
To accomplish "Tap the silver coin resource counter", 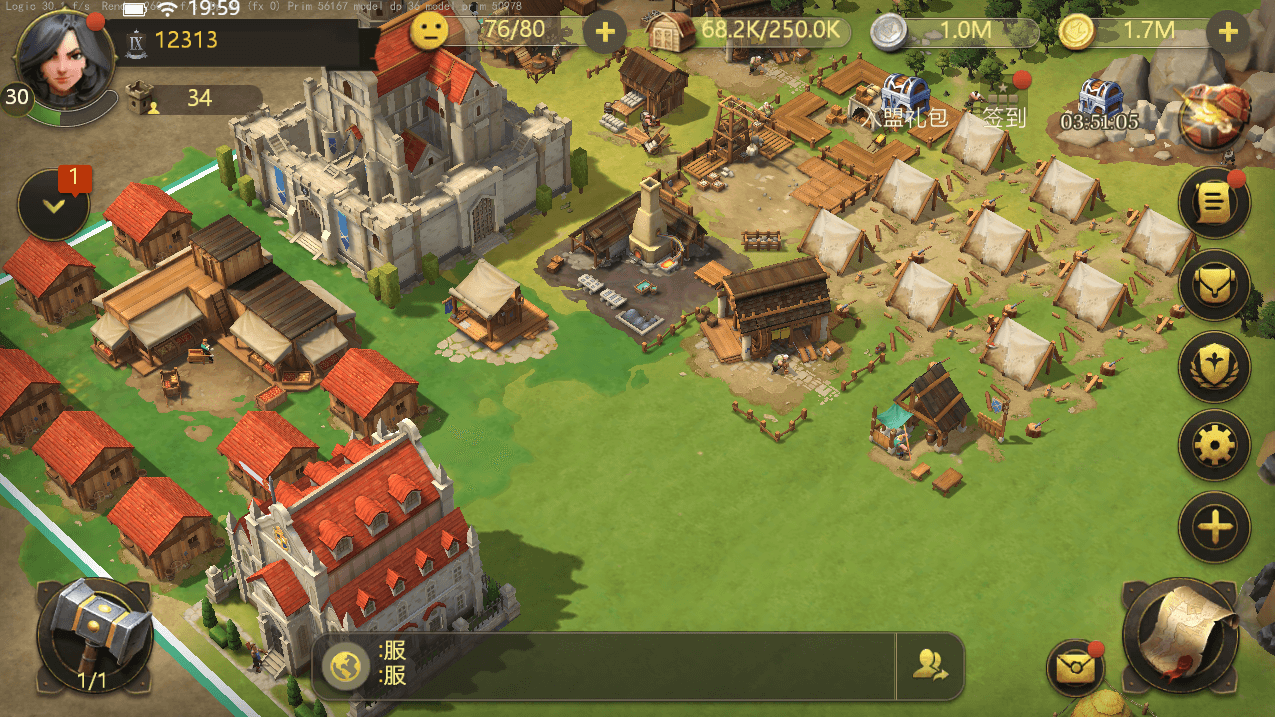I will [x=954, y=31].
